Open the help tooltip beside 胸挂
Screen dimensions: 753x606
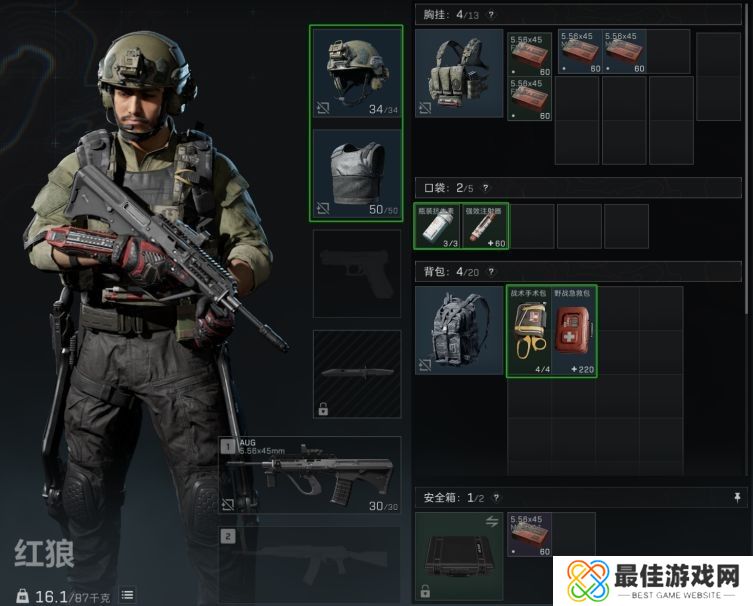click(491, 14)
